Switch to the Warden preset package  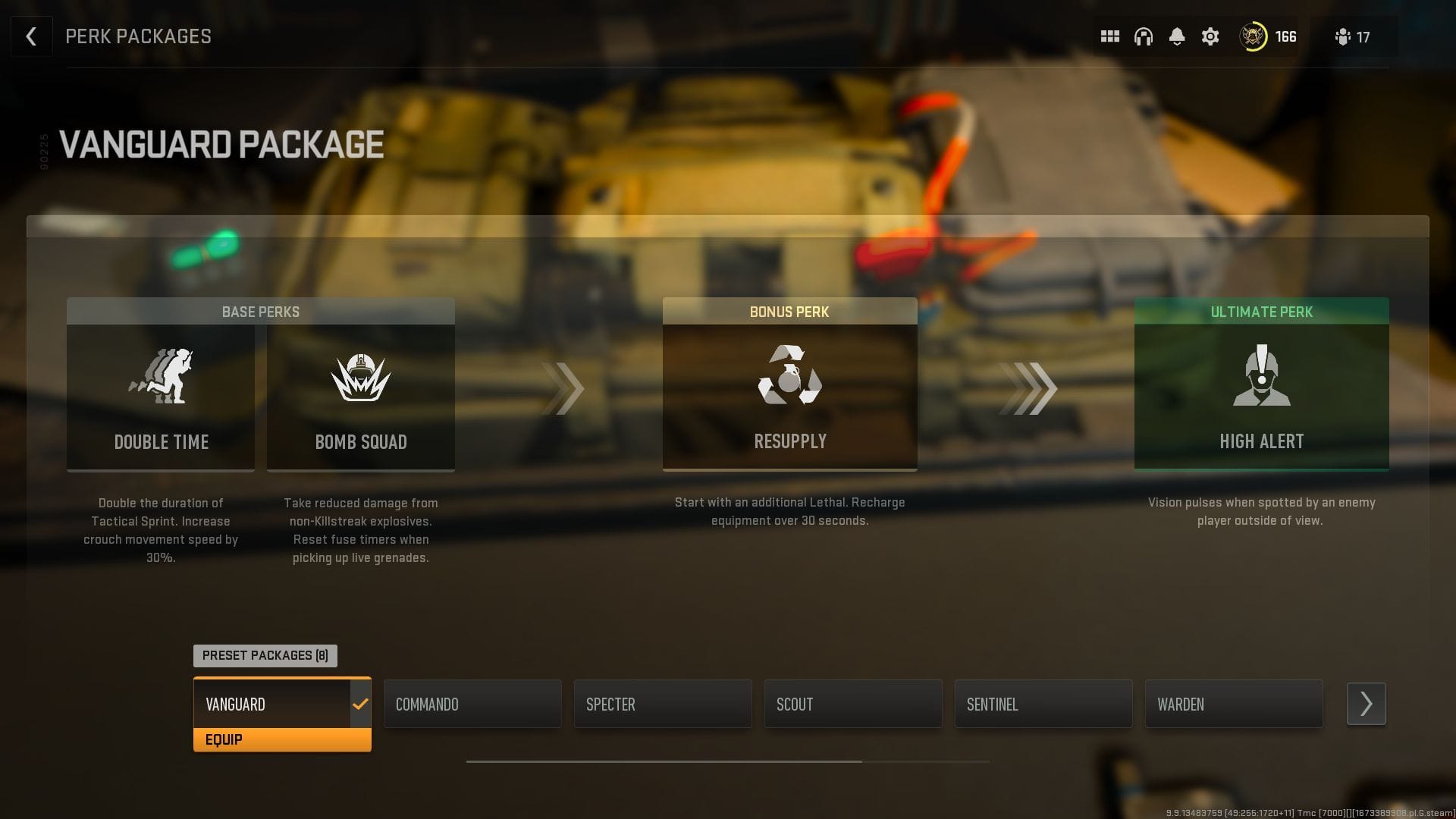coord(1234,704)
